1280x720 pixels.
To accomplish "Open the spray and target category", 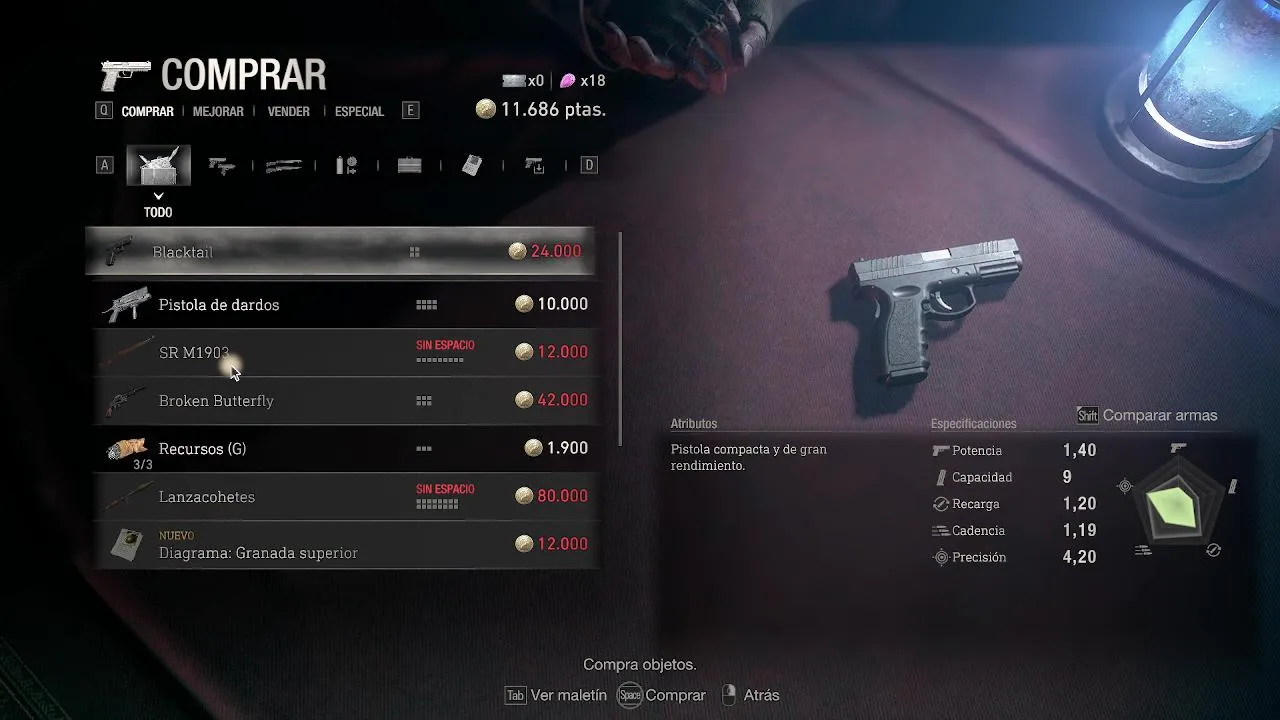I will pos(346,166).
